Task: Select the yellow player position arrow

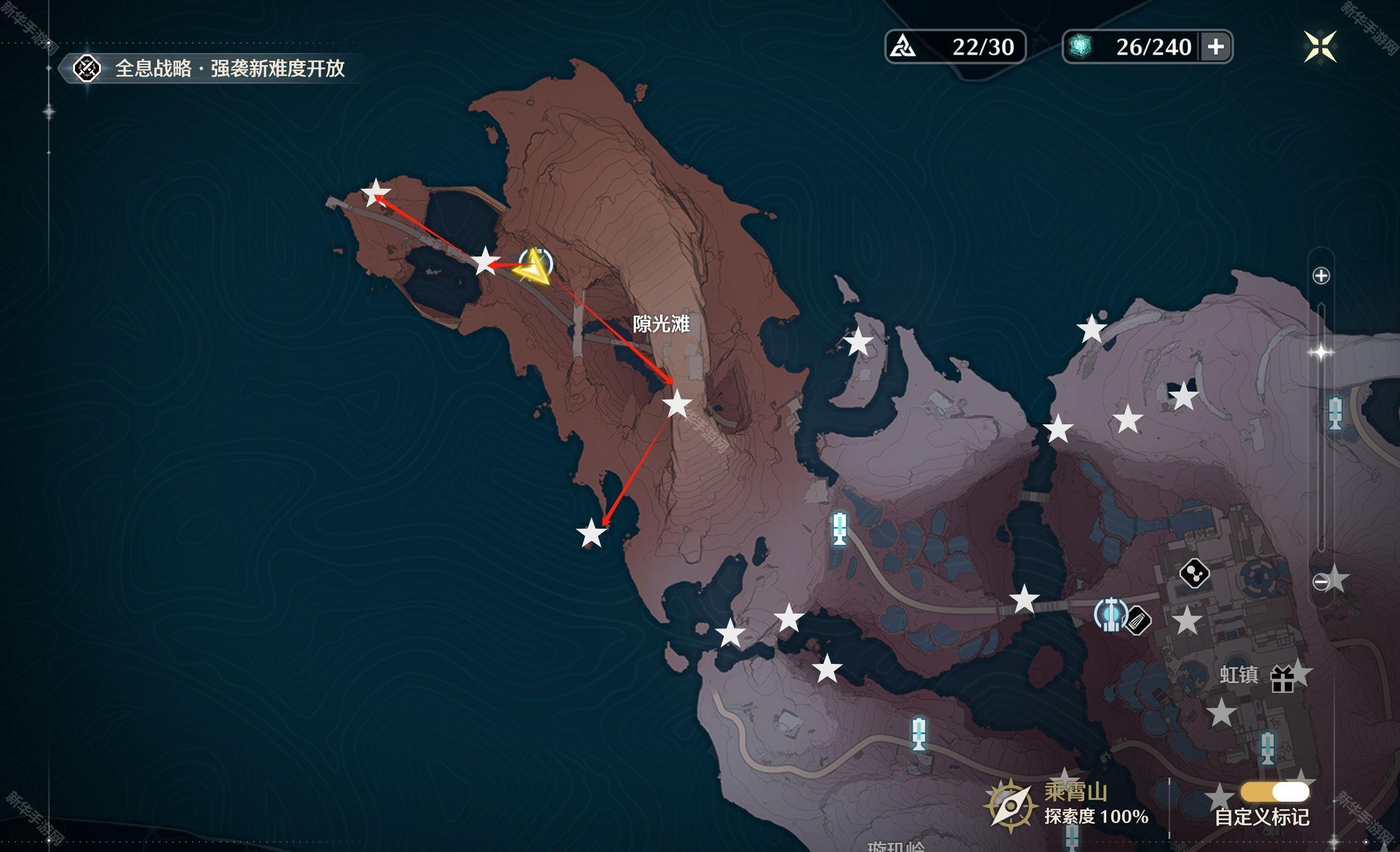Action: [533, 268]
